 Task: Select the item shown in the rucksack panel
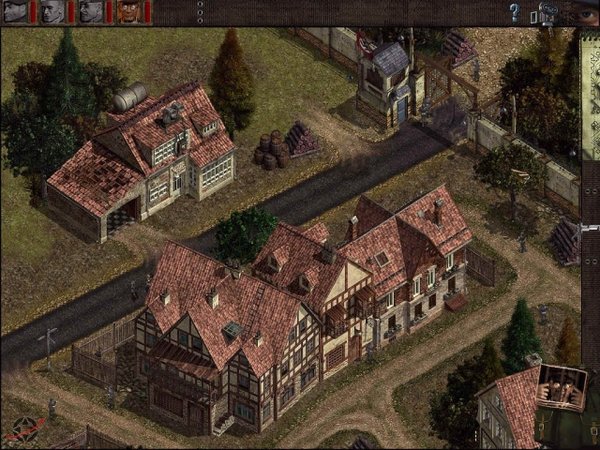[x=560, y=388]
